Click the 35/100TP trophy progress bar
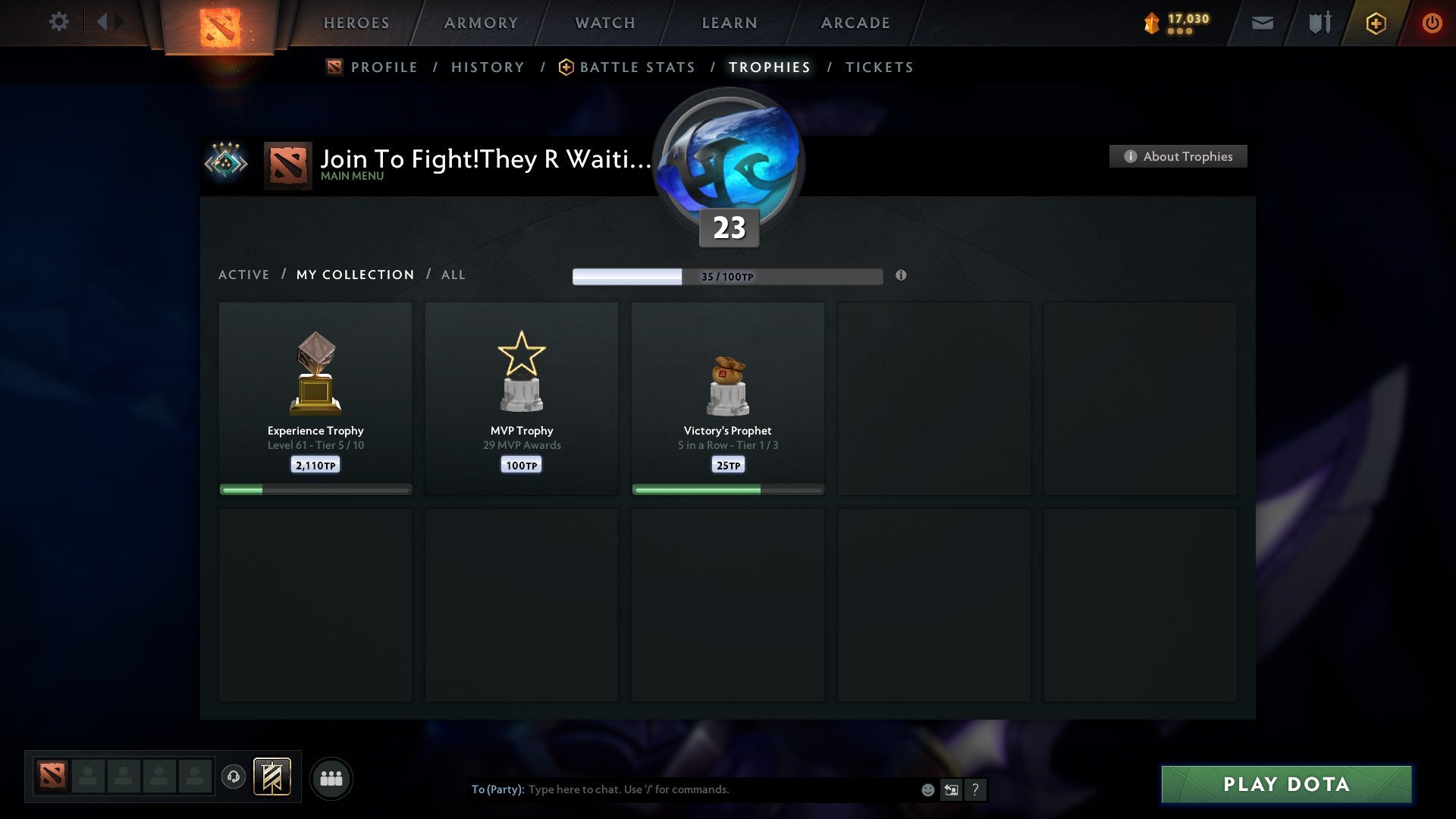Viewport: 1456px width, 819px height. [726, 276]
